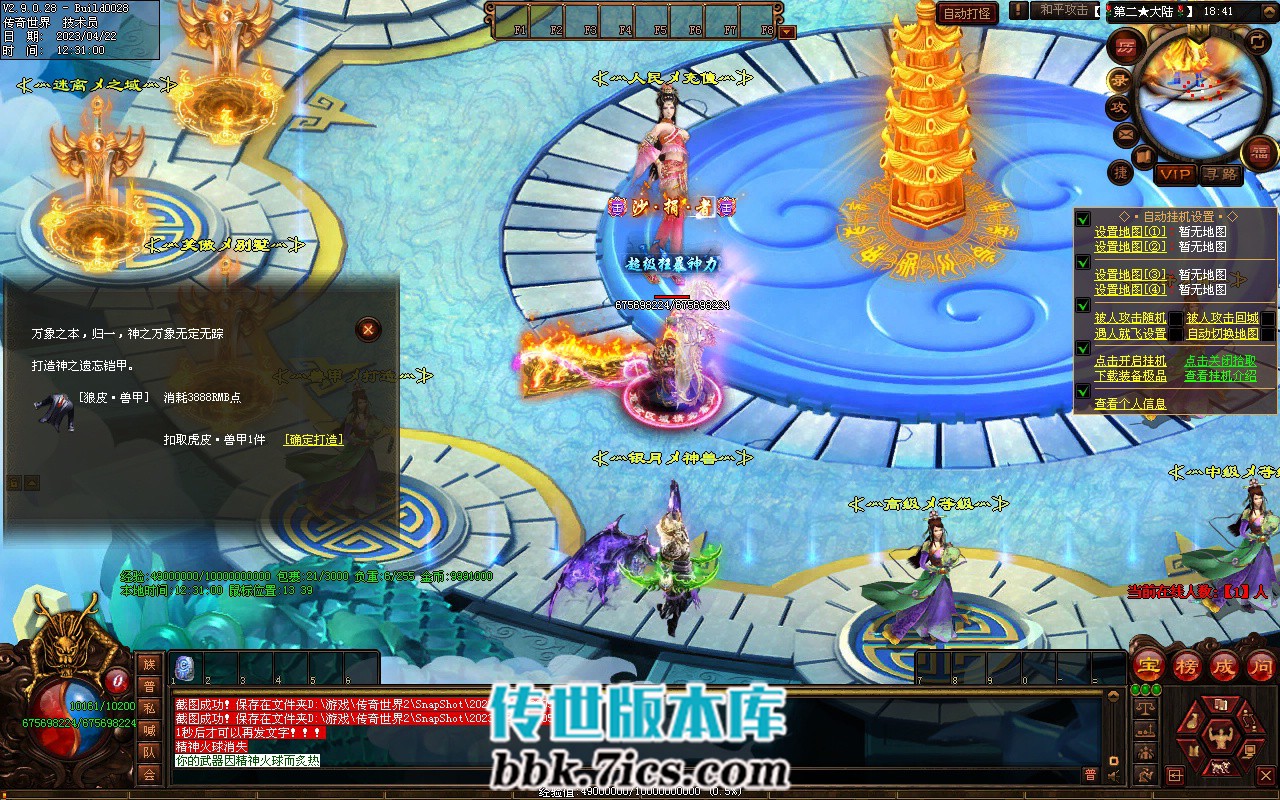Open the VIP panel below minimap

[1175, 174]
